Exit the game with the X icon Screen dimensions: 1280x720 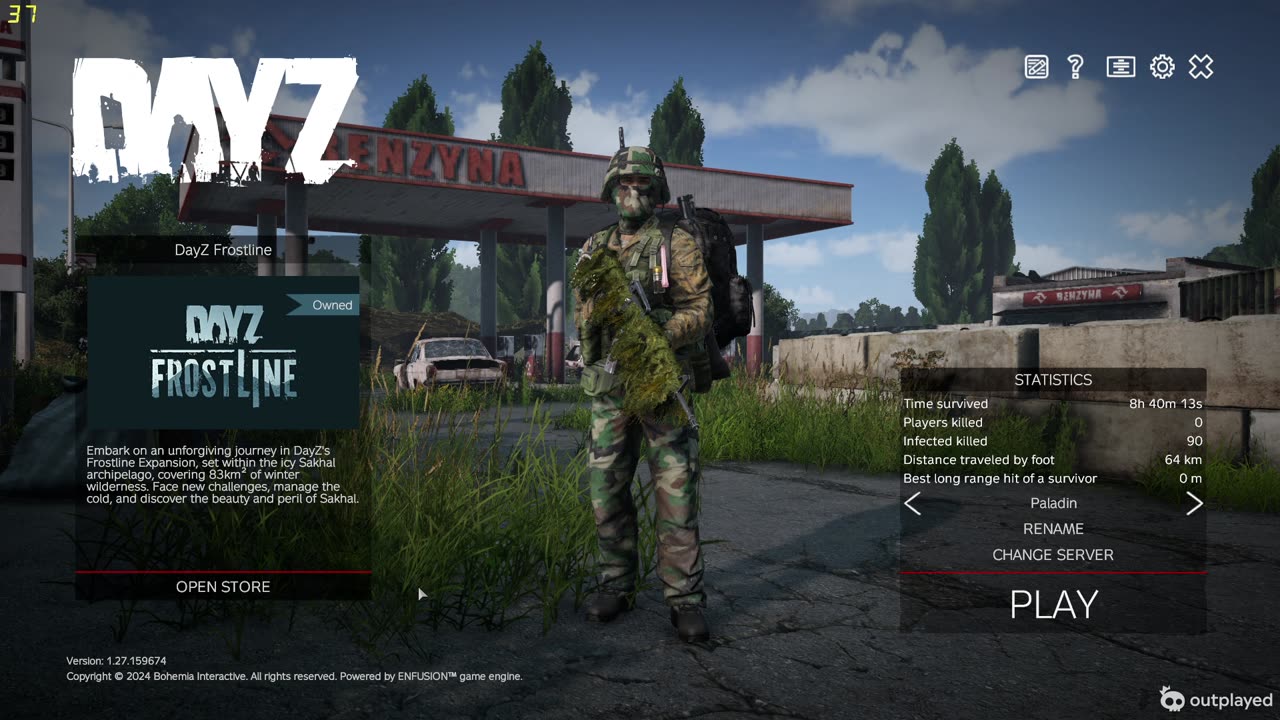[1200, 67]
